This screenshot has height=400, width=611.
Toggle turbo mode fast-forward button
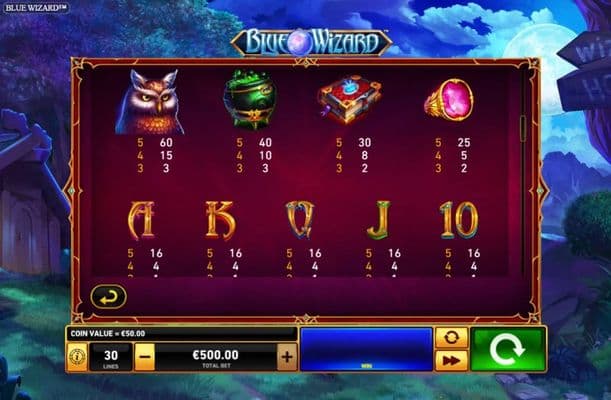(x=451, y=361)
